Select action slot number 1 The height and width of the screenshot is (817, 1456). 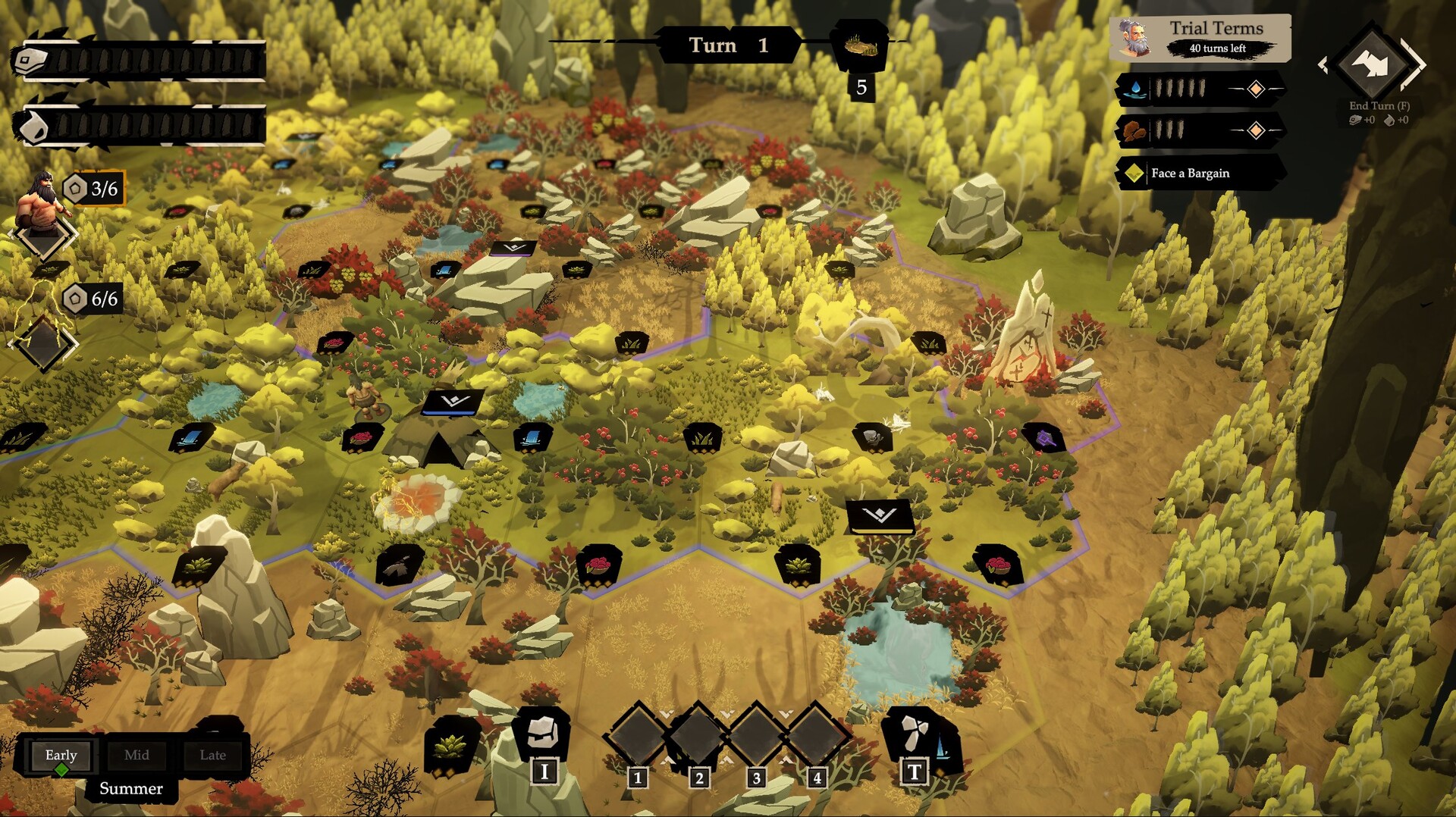638,735
